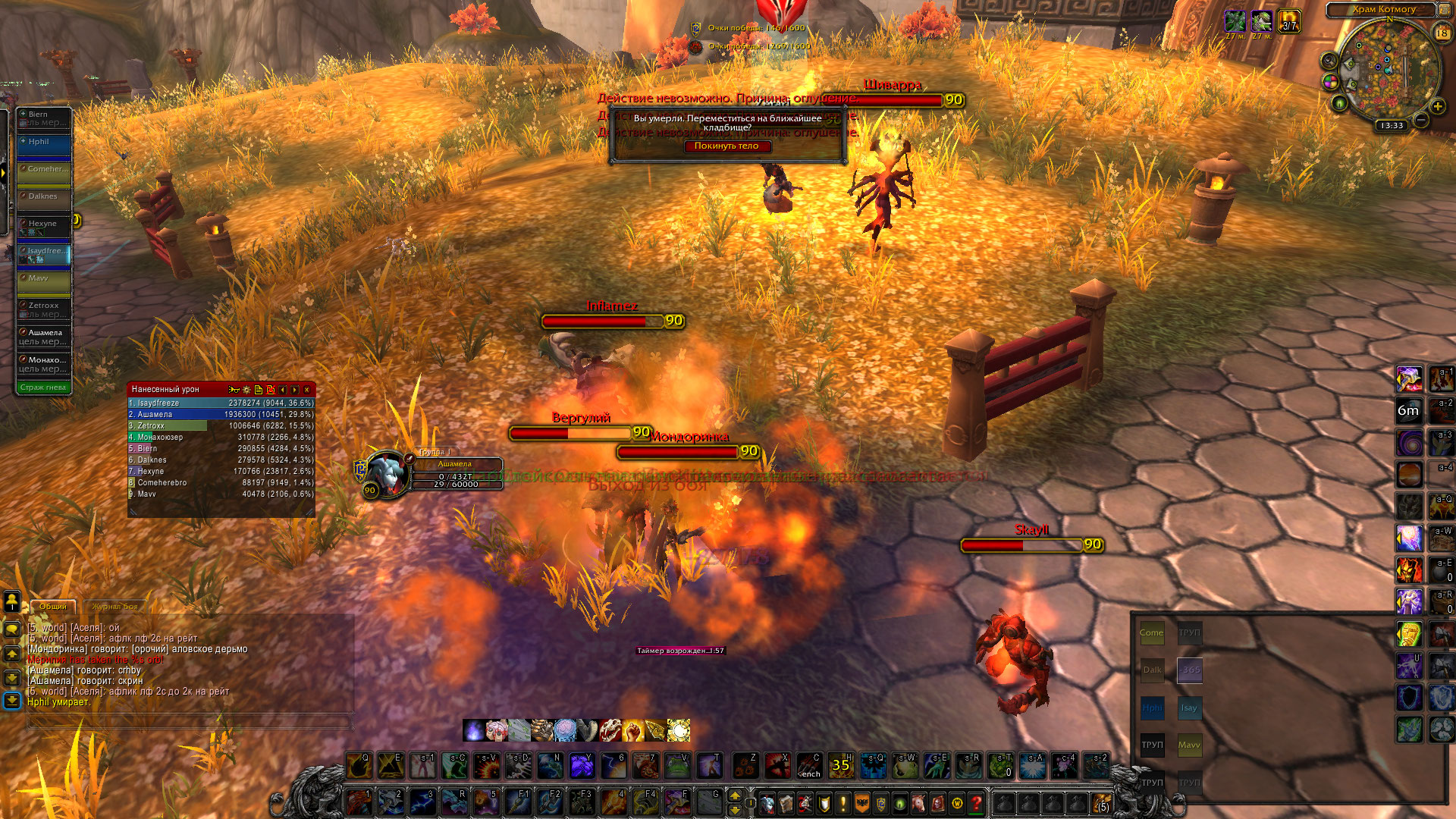Viewport: 1456px width, 819px height.
Task: Target Dalknes in the raid frame list
Action: tap(44, 201)
